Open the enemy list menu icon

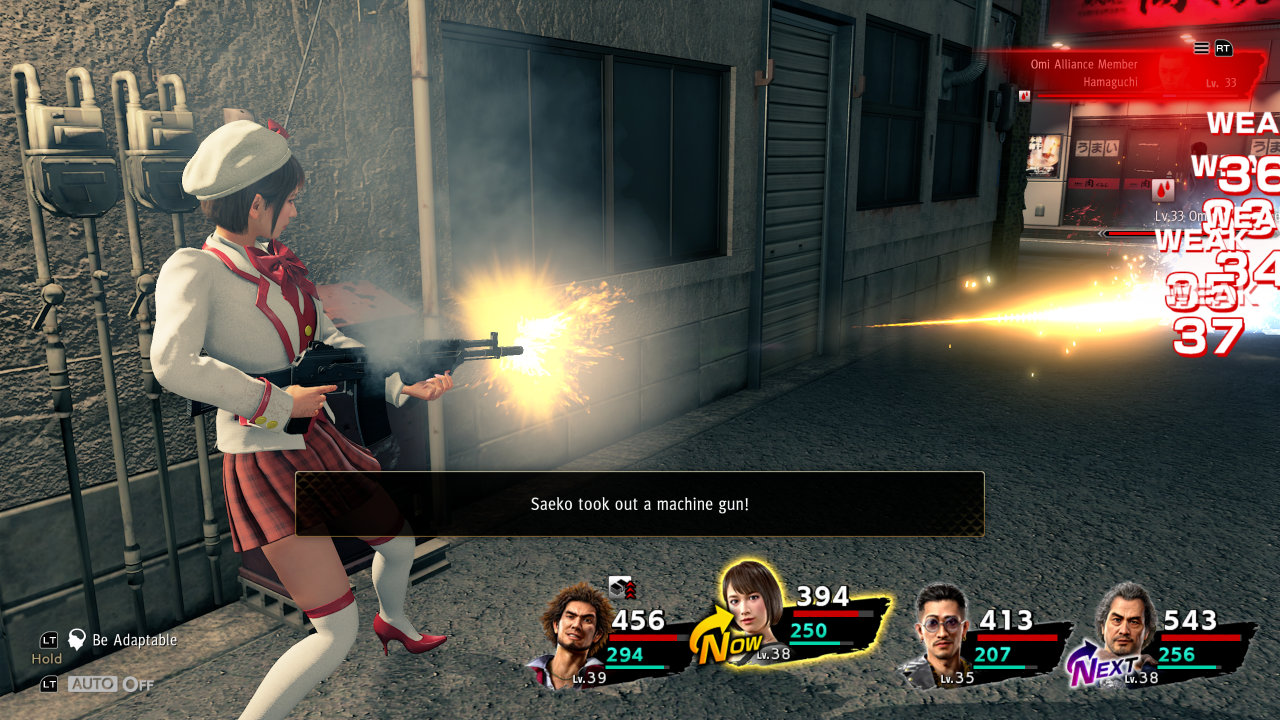(1201, 48)
